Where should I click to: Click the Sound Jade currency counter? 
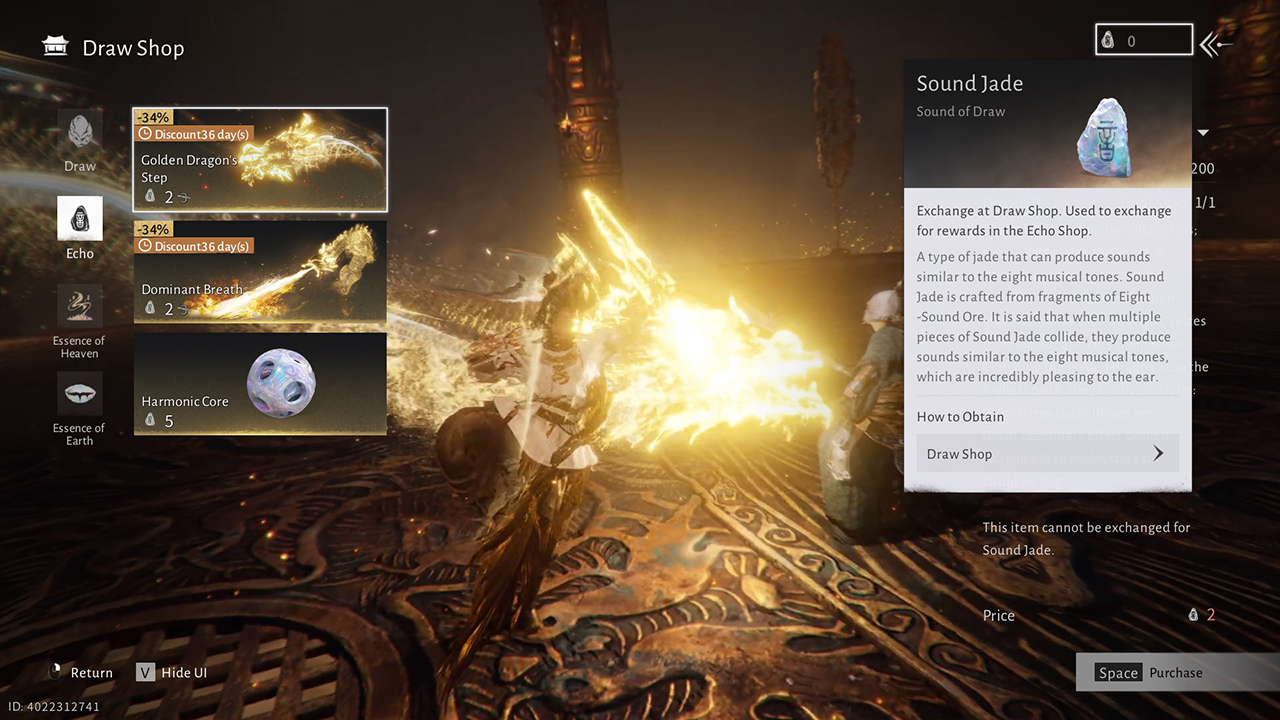1144,41
